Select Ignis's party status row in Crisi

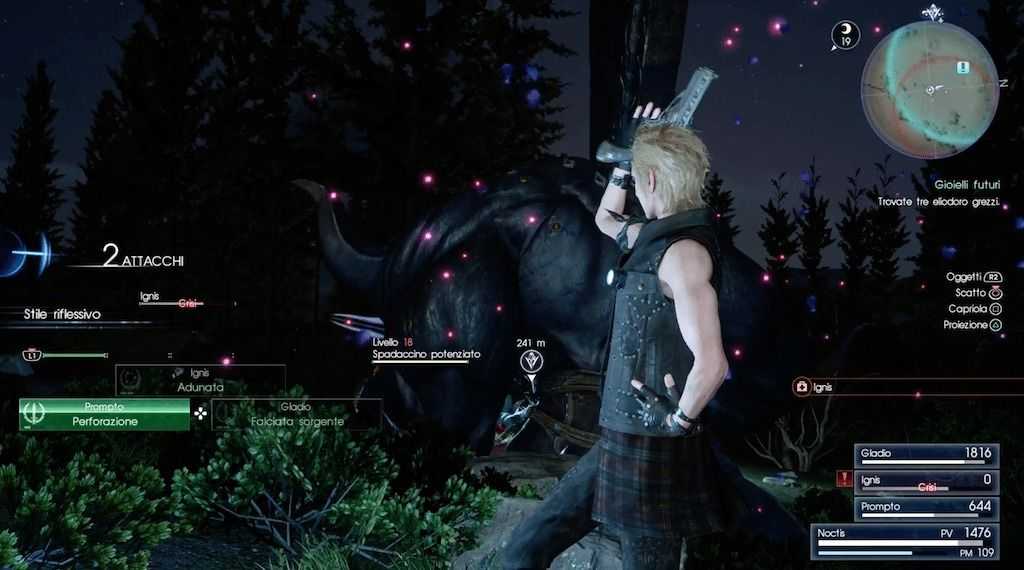pos(926,480)
